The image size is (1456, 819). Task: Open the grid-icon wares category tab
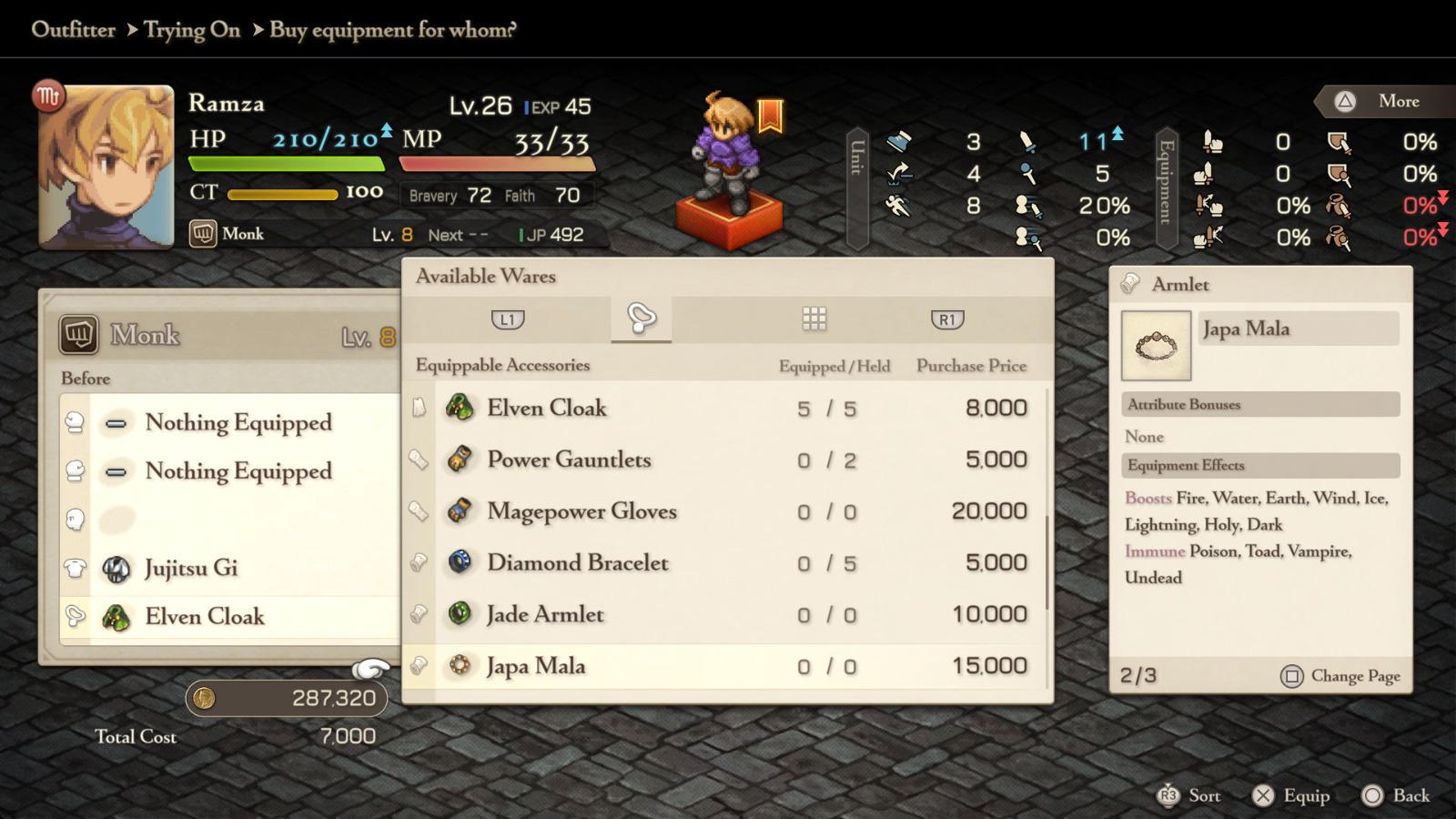pyautogui.click(x=813, y=318)
